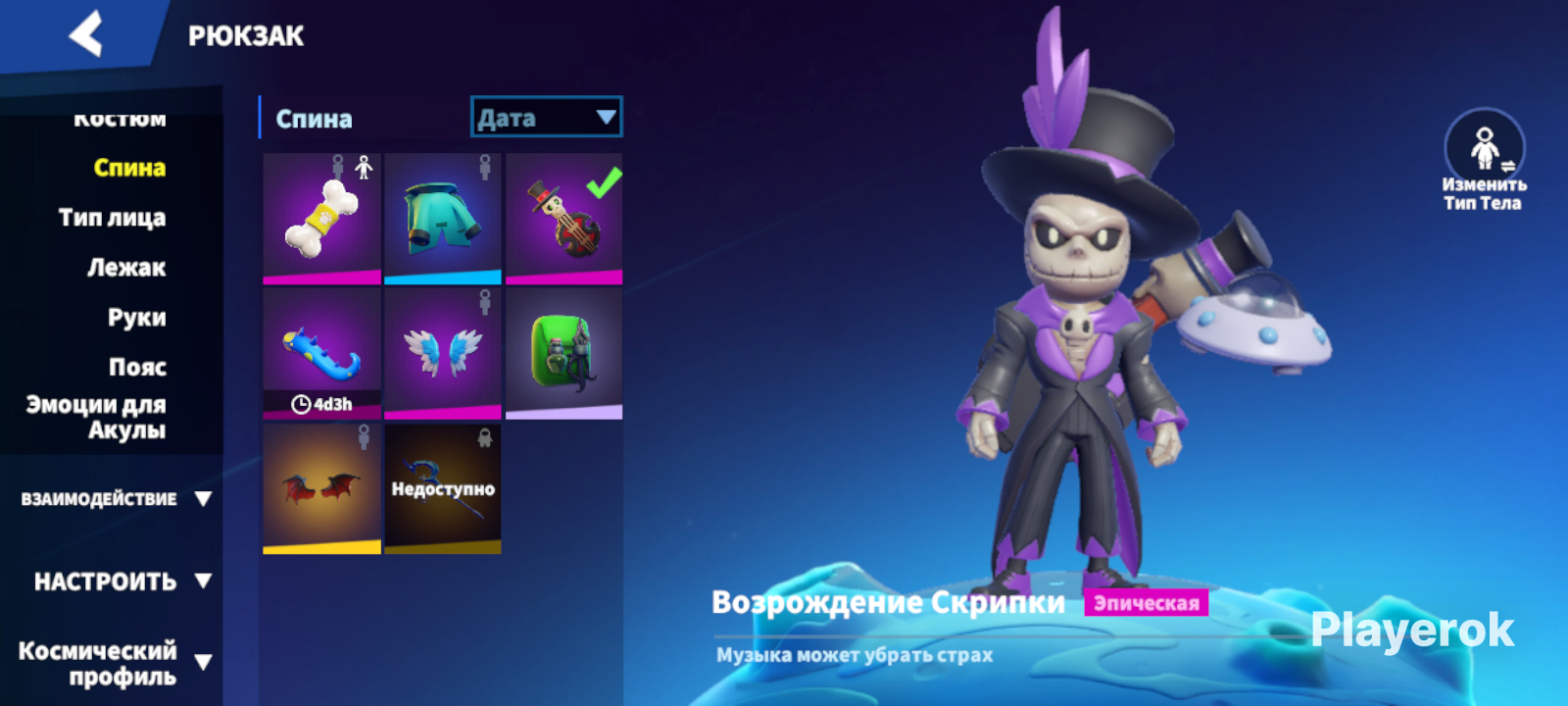Switch to the Спина category
This screenshot has height=706, width=1568.
click(128, 168)
